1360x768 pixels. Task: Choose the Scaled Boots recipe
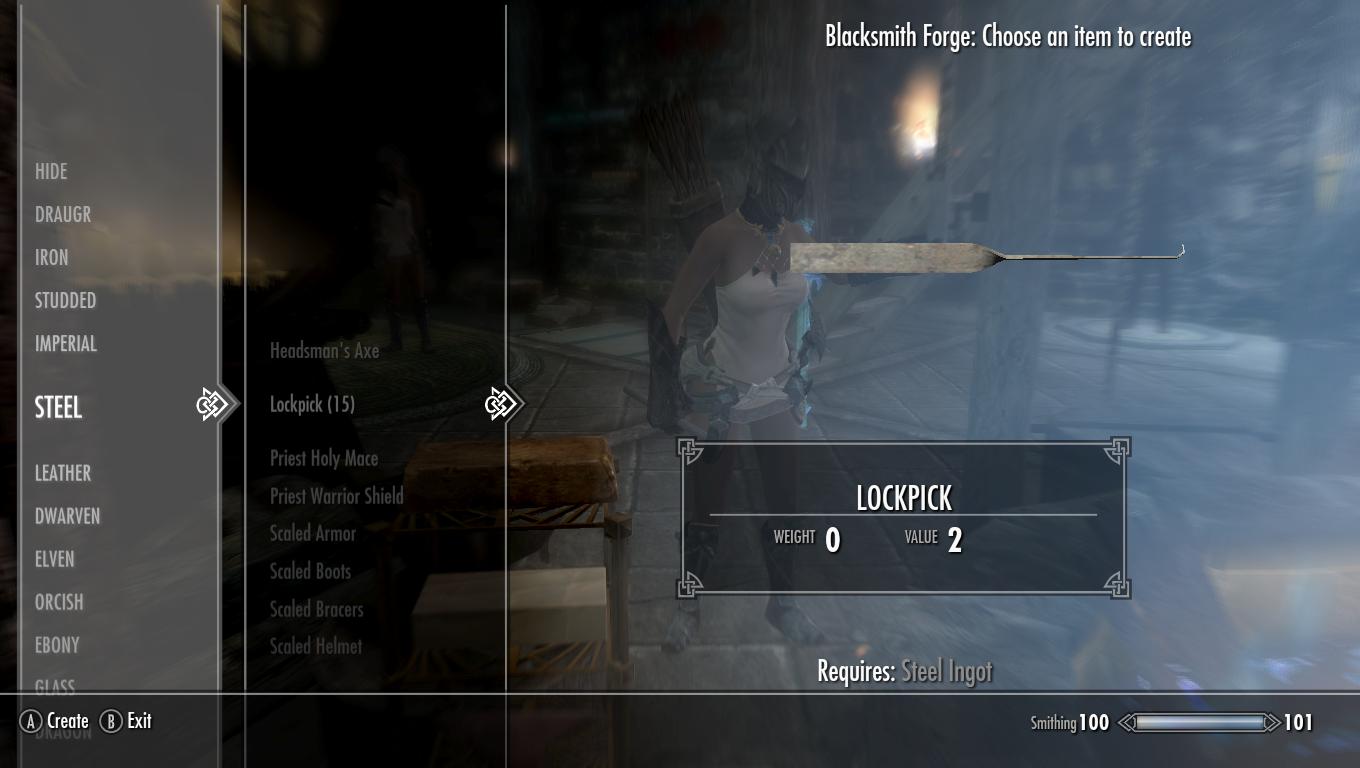coord(310,572)
